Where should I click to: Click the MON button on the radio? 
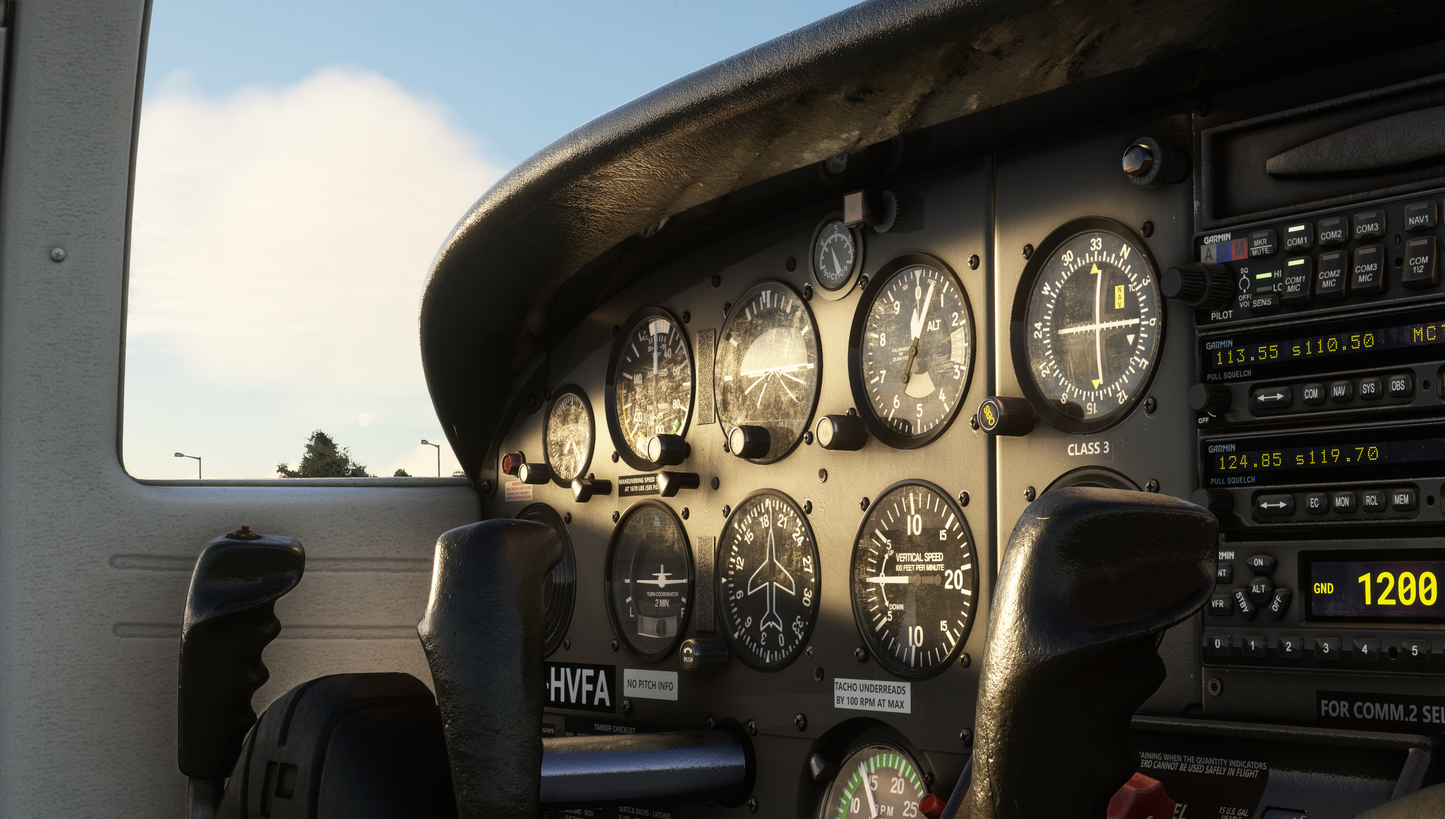(x=1343, y=502)
